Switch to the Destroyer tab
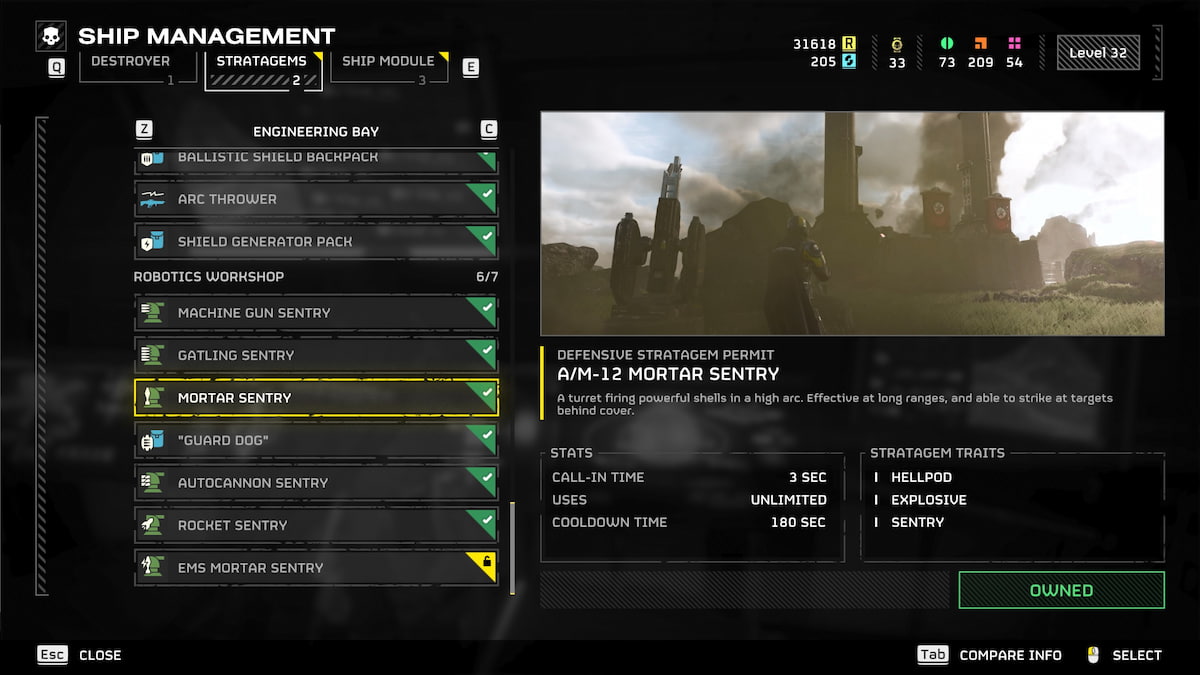 [x=131, y=68]
